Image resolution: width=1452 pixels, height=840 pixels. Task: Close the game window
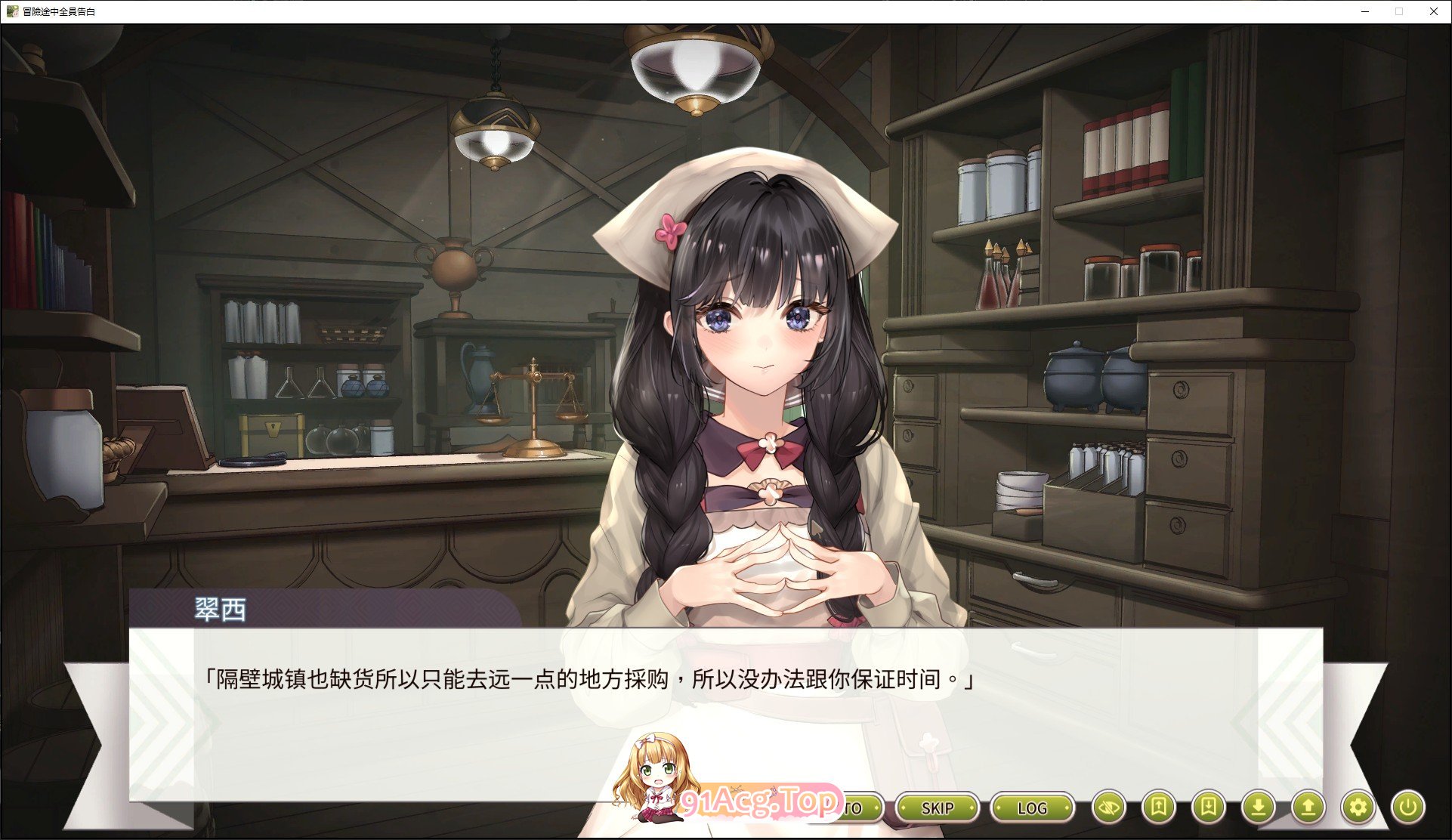pos(1433,11)
